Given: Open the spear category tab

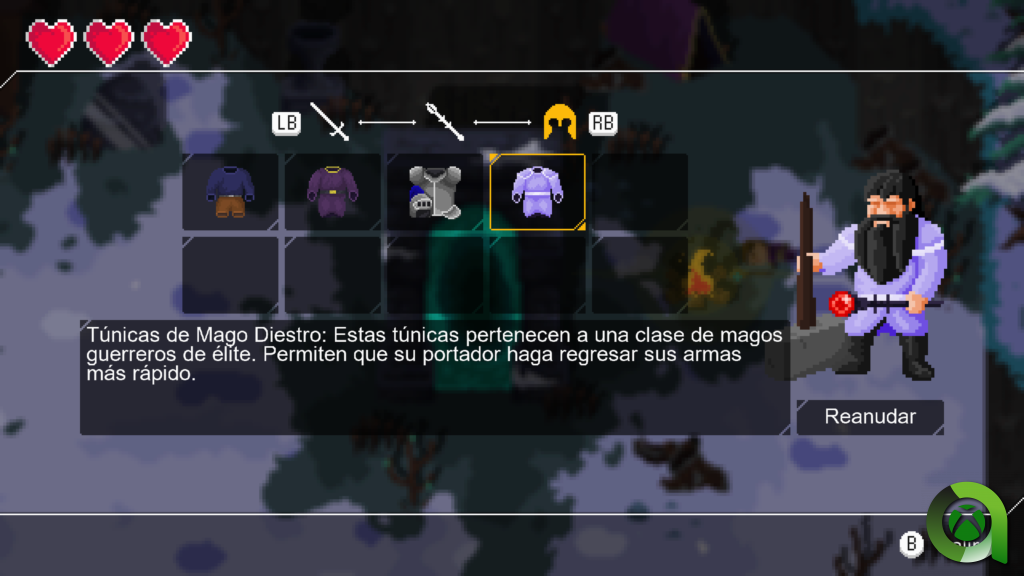Looking at the screenshot, I should point(445,122).
